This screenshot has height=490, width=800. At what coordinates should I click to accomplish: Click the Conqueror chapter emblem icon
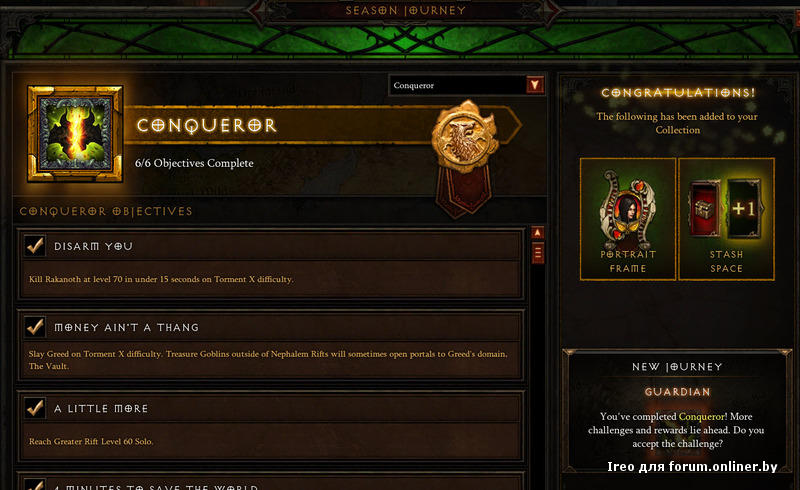[x=75, y=133]
